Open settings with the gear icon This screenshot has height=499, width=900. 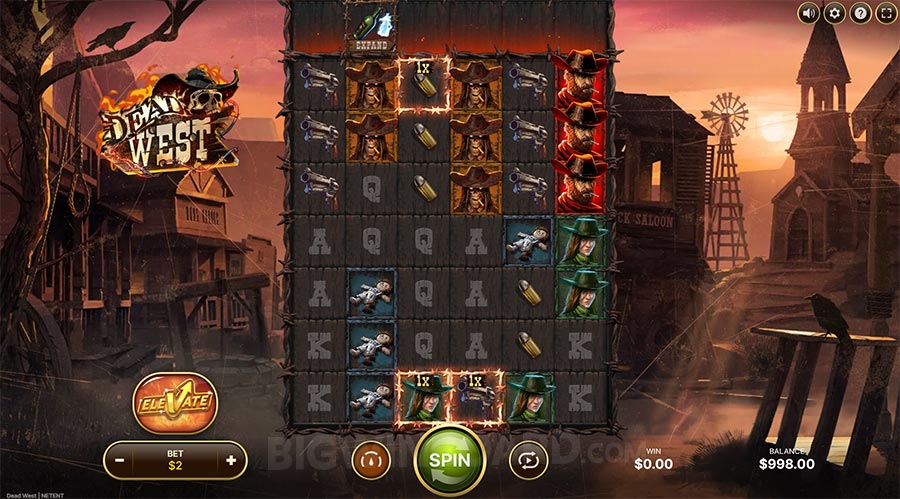pyautogui.click(x=835, y=13)
